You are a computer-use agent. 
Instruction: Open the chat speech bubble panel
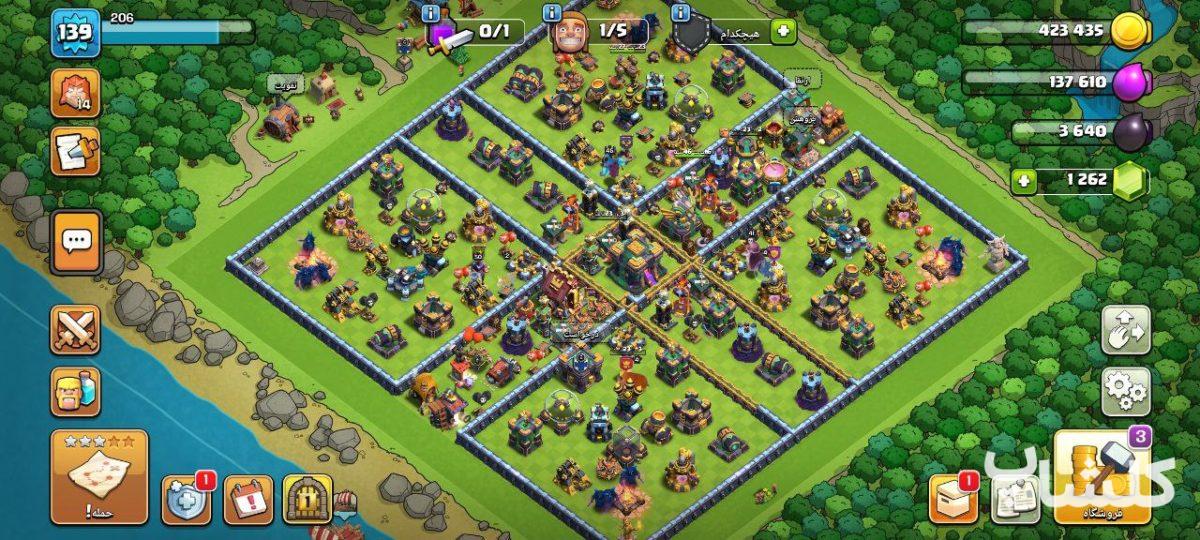[76, 241]
